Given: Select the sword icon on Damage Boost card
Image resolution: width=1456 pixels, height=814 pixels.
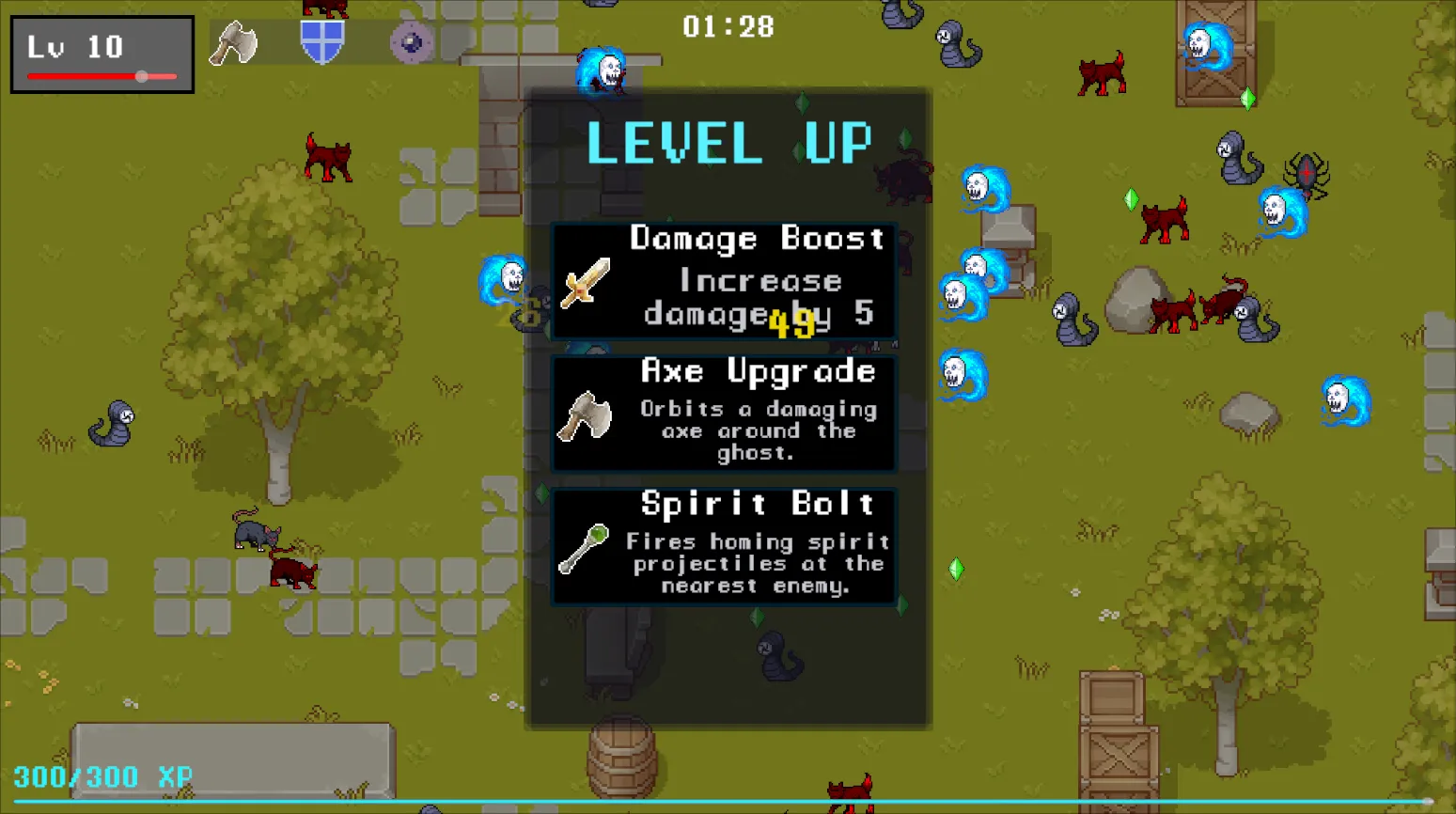Looking at the screenshot, I should tap(585, 285).
